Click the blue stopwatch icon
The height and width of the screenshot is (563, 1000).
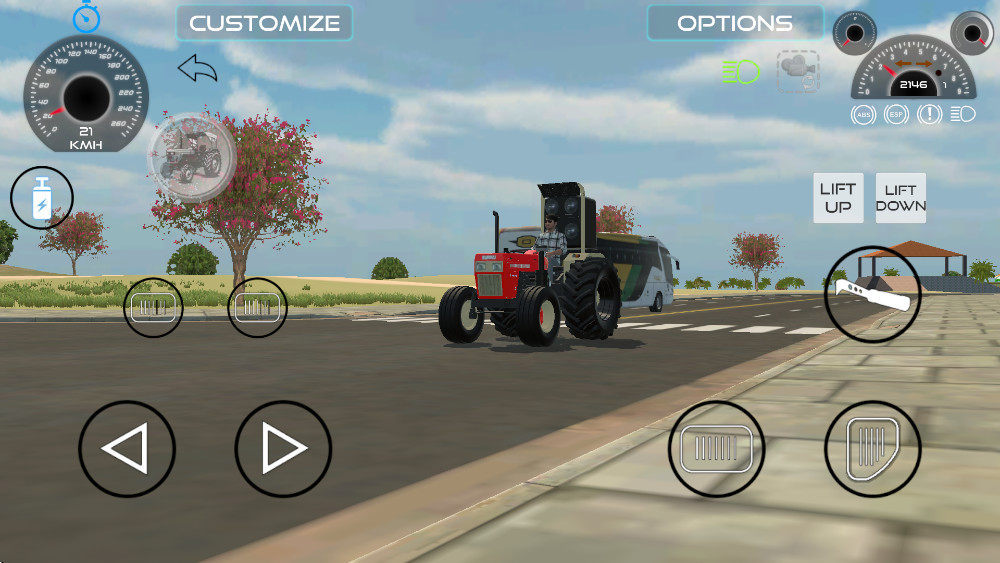(x=84, y=16)
